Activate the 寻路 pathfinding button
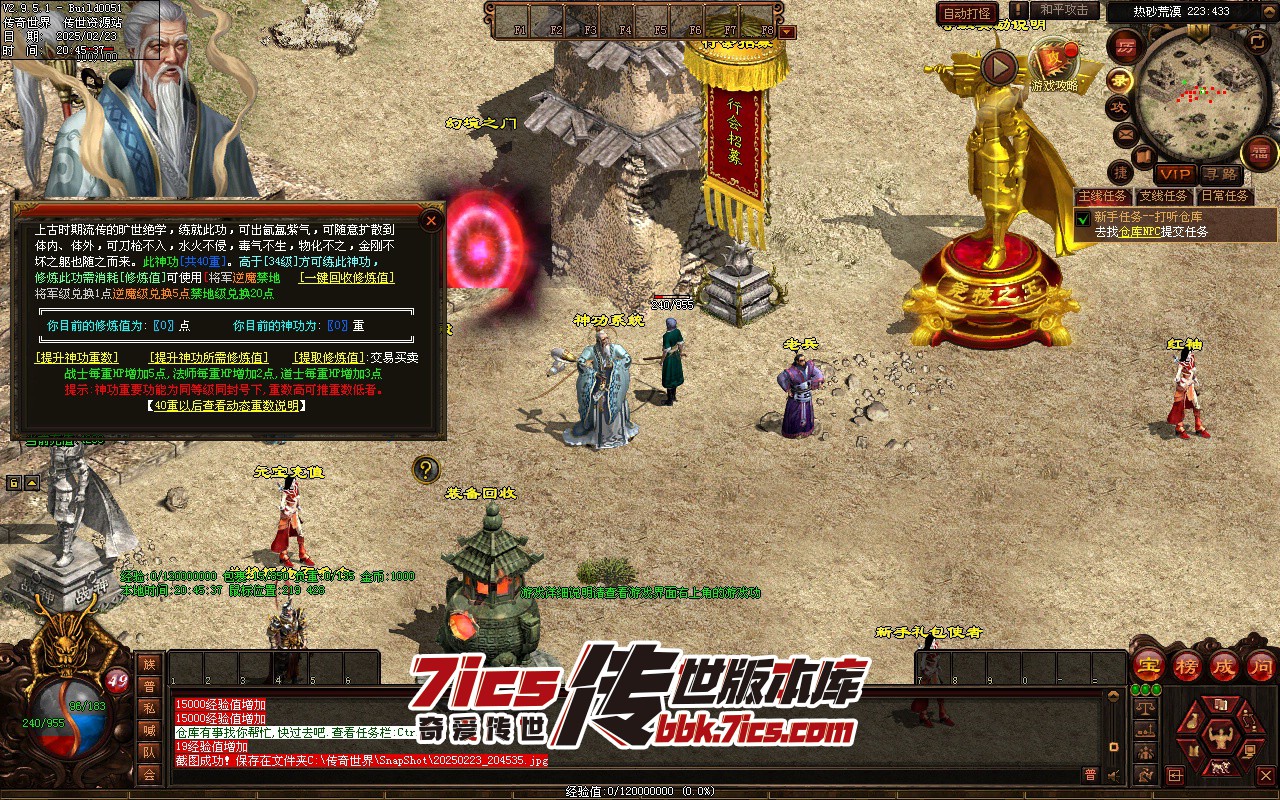This screenshot has height=800, width=1280. (x=1219, y=174)
